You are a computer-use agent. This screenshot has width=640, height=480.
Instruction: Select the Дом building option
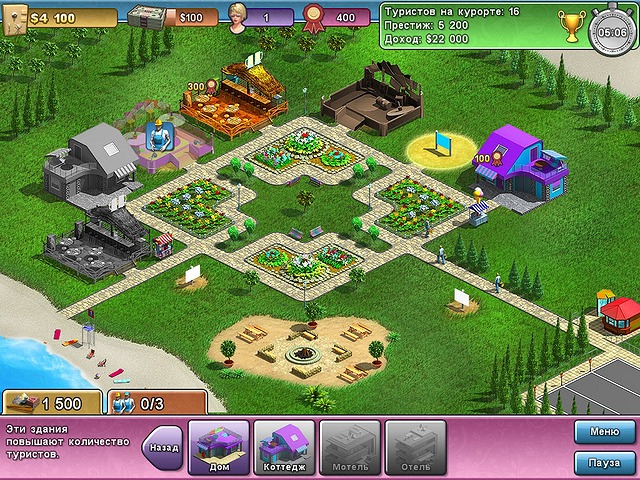(218, 446)
